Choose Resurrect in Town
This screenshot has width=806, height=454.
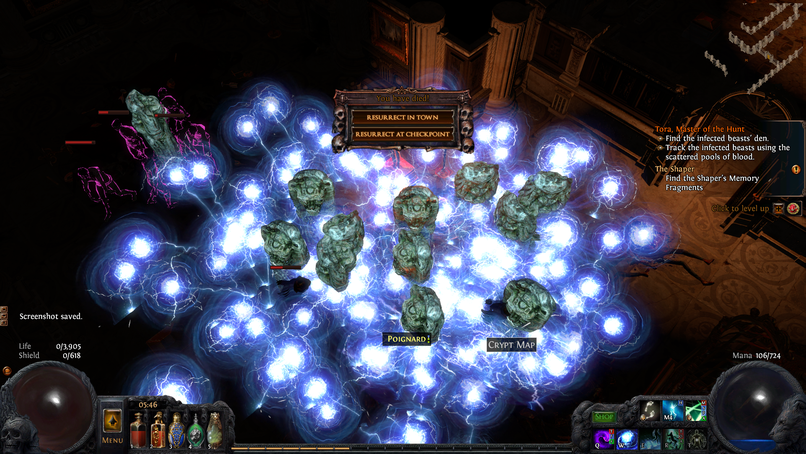pos(401,116)
